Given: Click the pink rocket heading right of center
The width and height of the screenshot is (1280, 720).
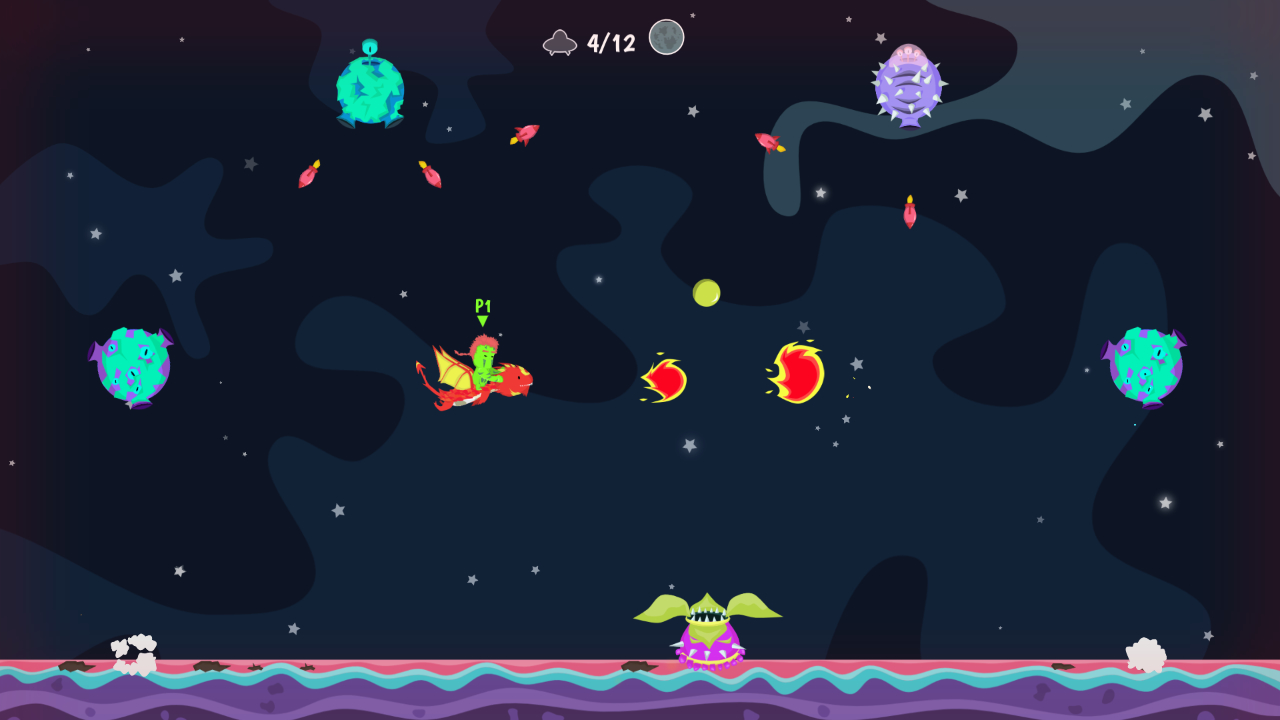Looking at the screenshot, I should click(766, 142).
